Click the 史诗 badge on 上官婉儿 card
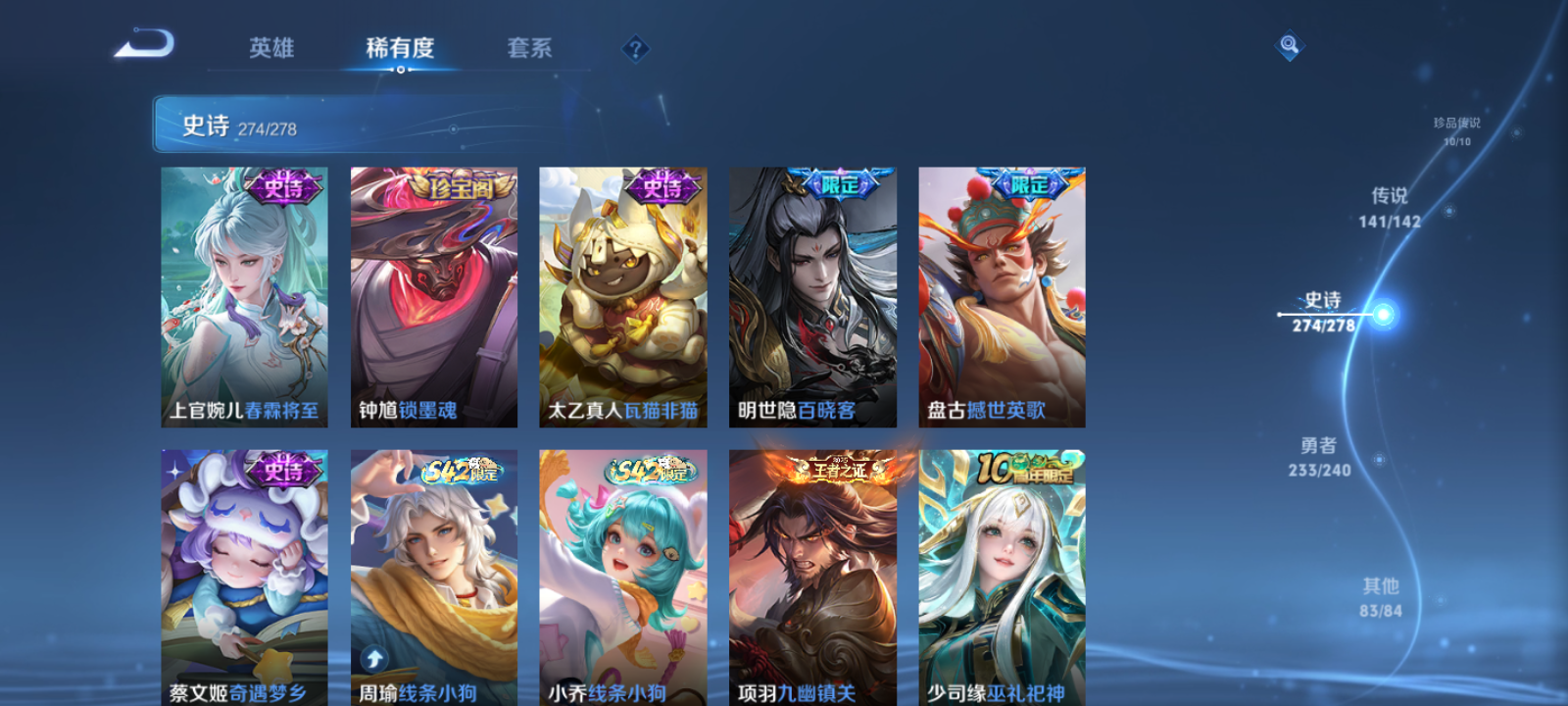Viewport: 1568px width, 706px height. (x=282, y=188)
